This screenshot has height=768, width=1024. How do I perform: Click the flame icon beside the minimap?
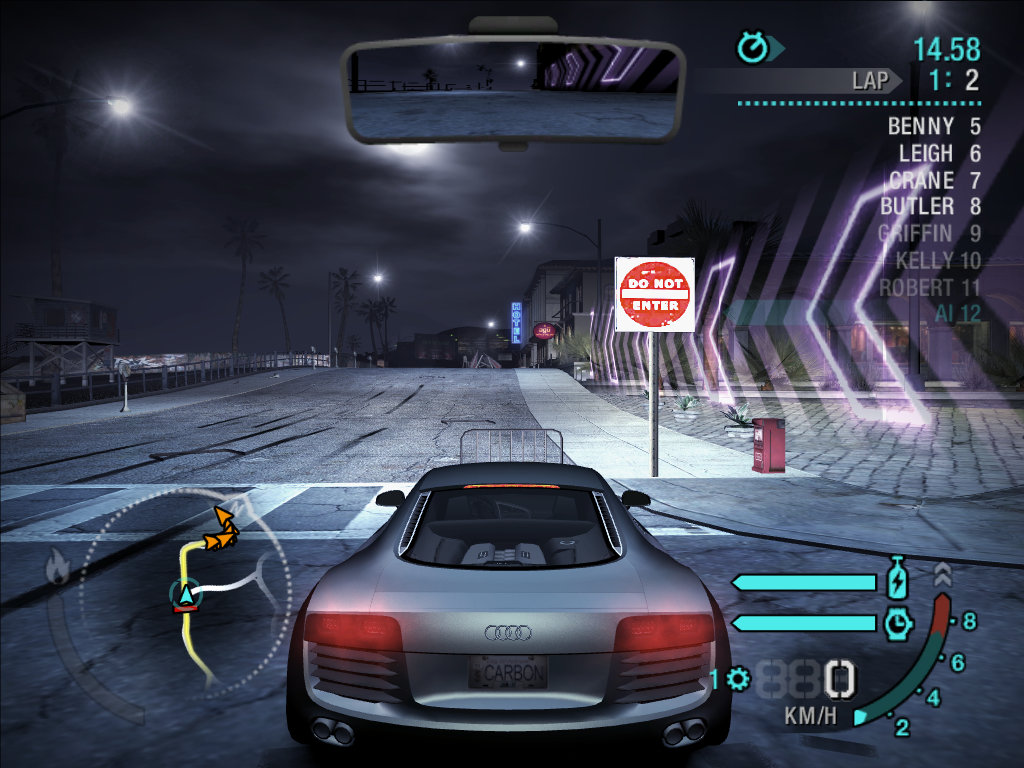pos(57,568)
